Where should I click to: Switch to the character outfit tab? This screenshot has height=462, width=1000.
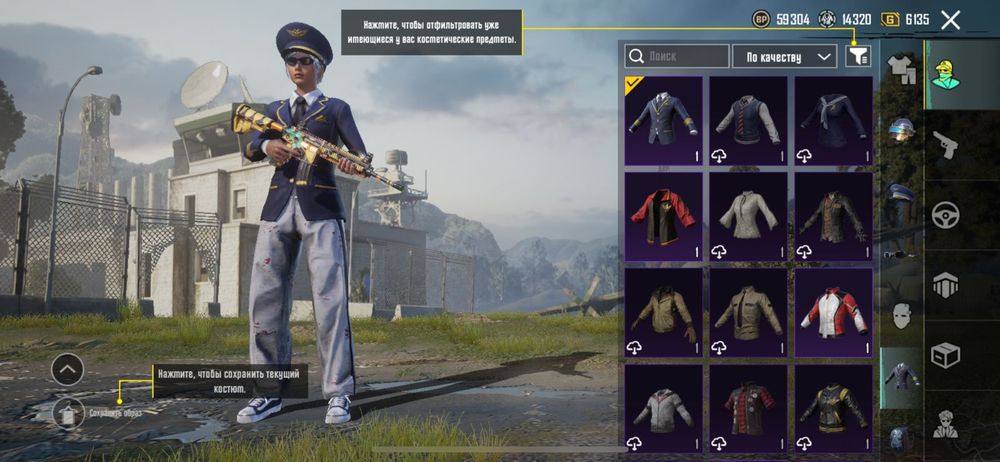[x=947, y=75]
